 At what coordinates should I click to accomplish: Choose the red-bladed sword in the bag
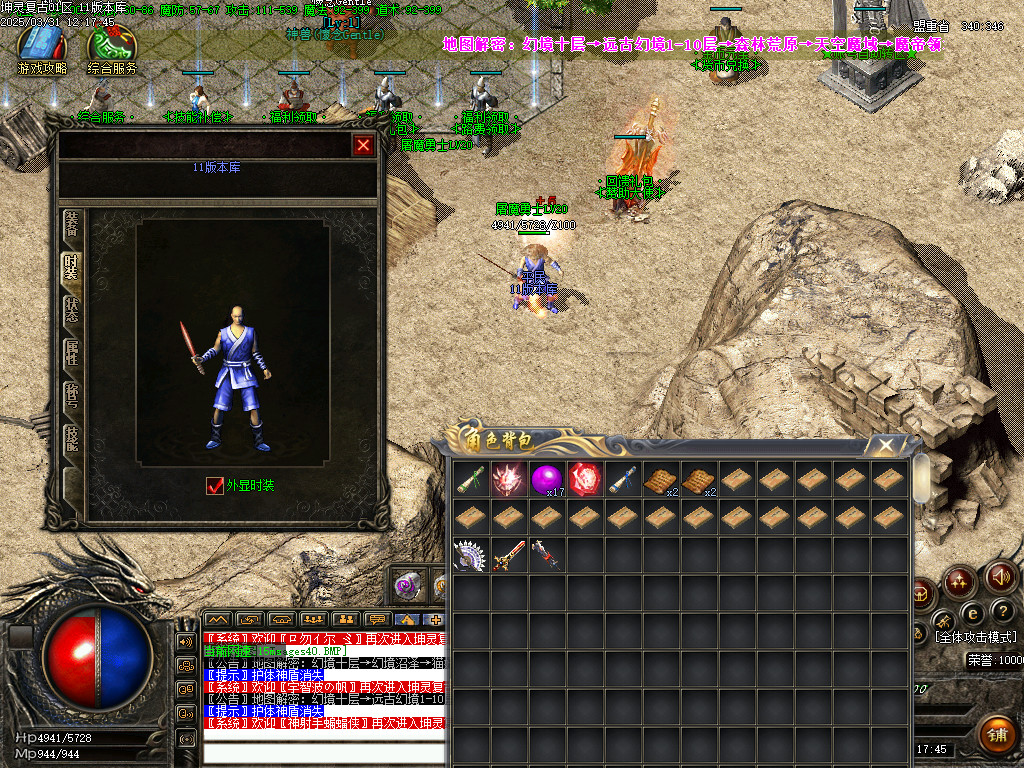pos(508,555)
